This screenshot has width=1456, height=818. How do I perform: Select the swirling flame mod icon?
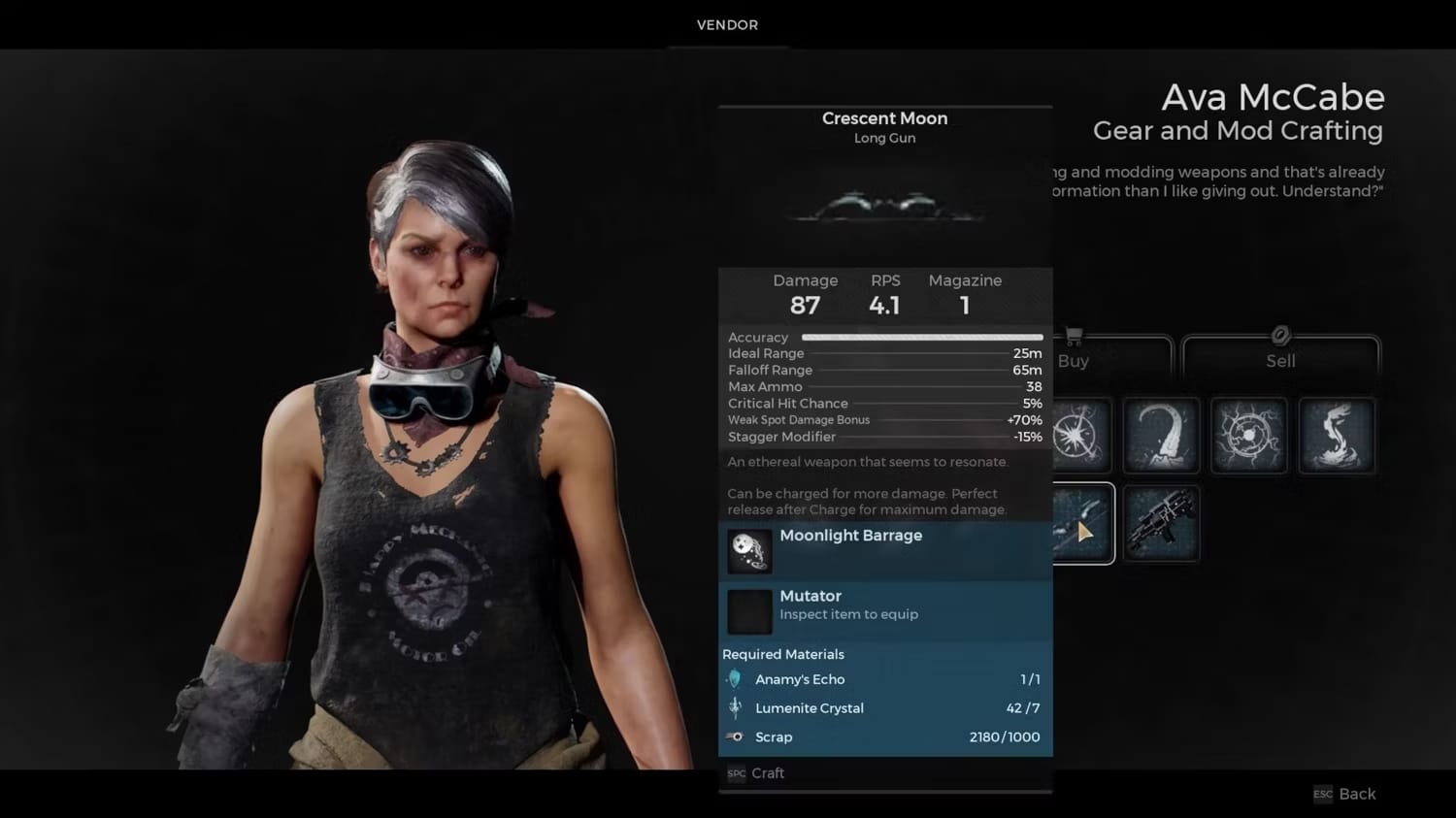click(x=1337, y=436)
